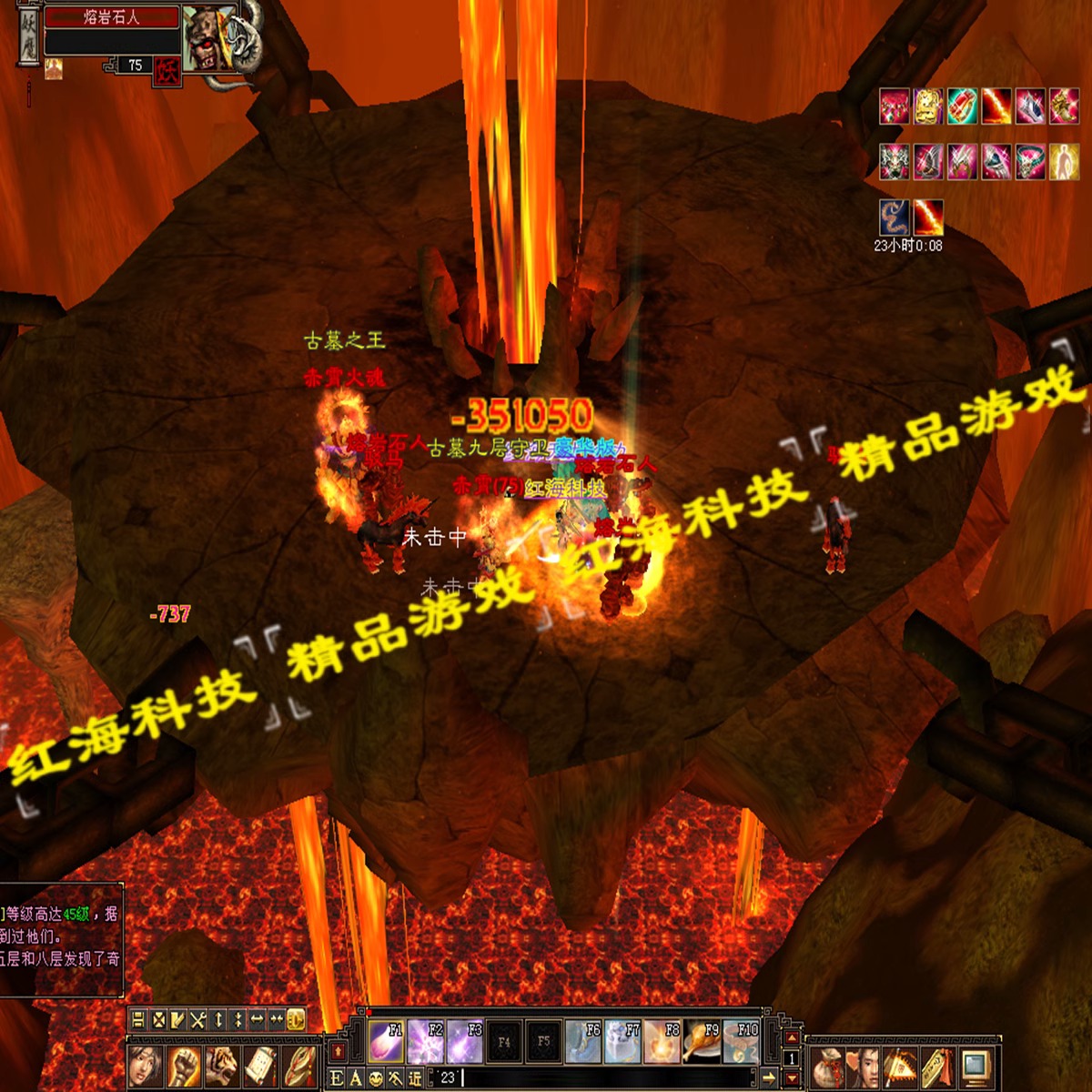Select the F6 hotbar skill slot
The image size is (1092, 1092).
coord(583,1041)
